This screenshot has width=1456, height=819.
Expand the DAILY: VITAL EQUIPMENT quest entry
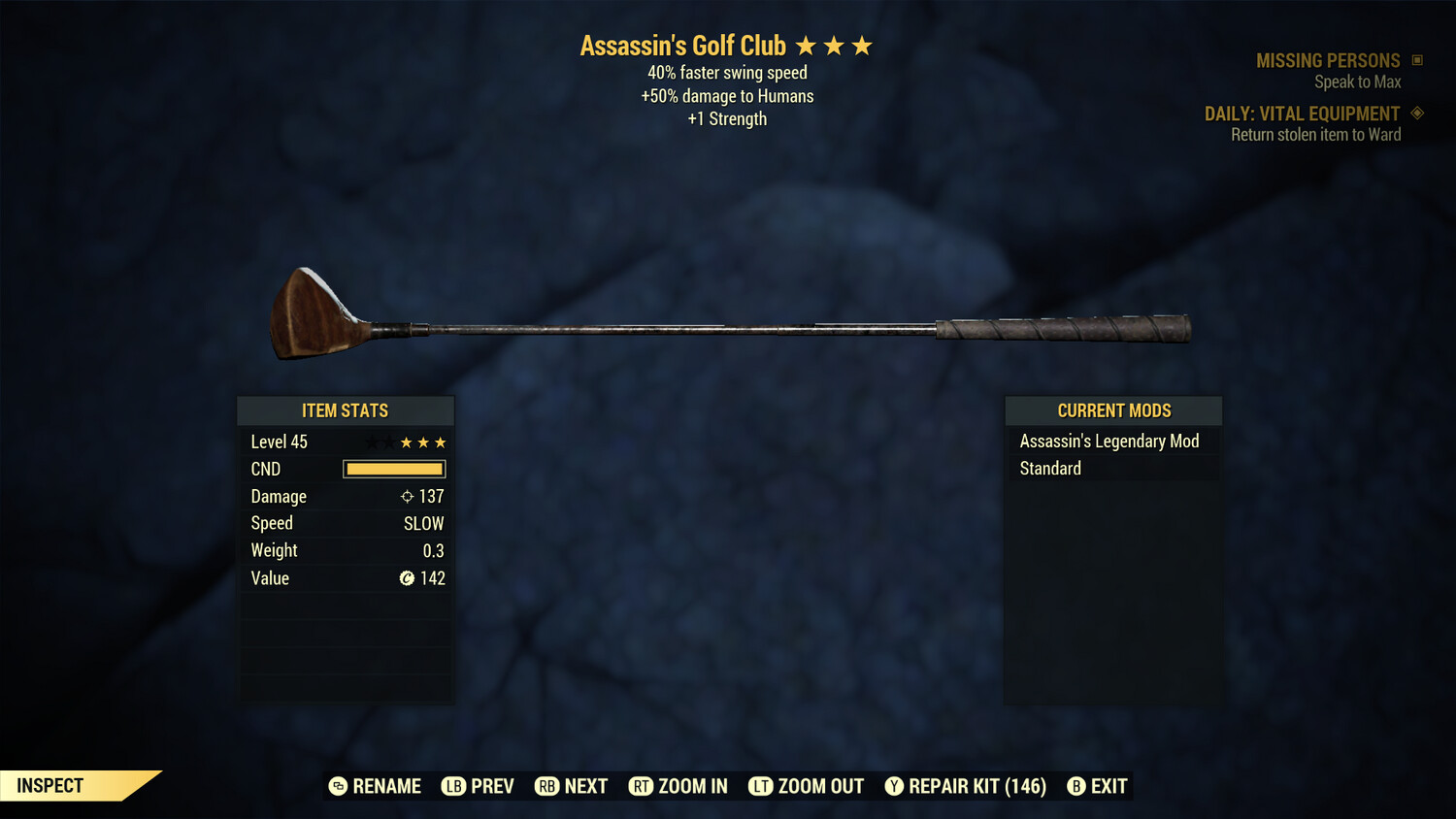pyautogui.click(x=1305, y=114)
